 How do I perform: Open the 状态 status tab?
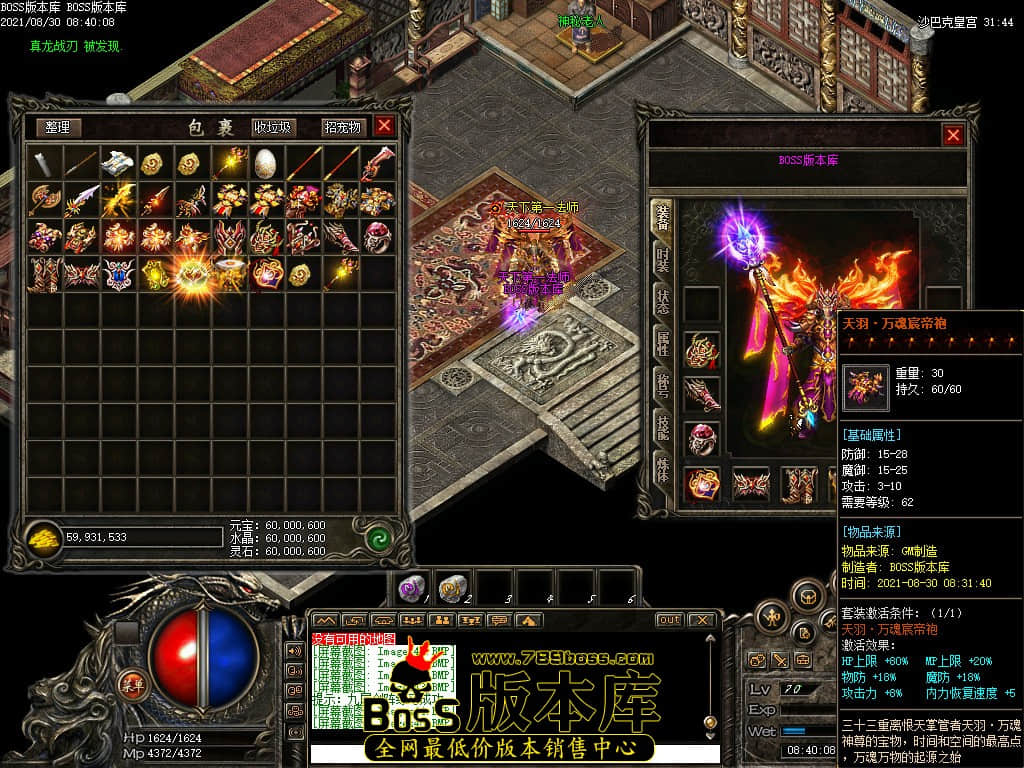[x=662, y=302]
